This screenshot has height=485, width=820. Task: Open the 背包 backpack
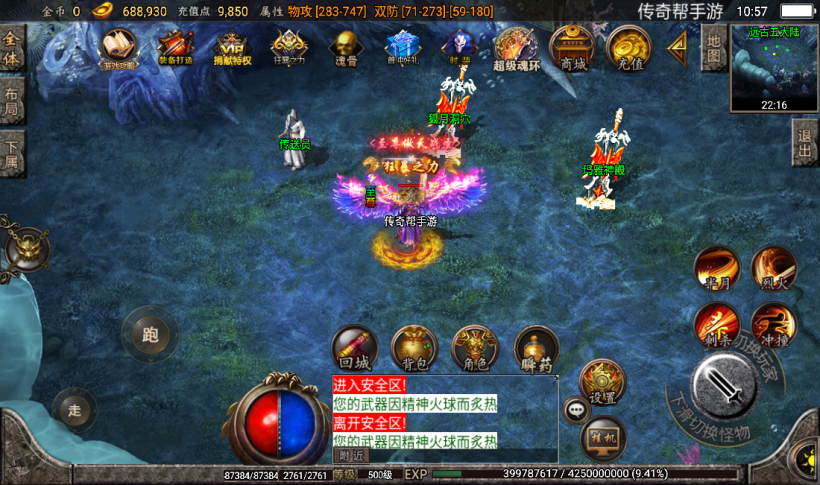[x=414, y=348]
